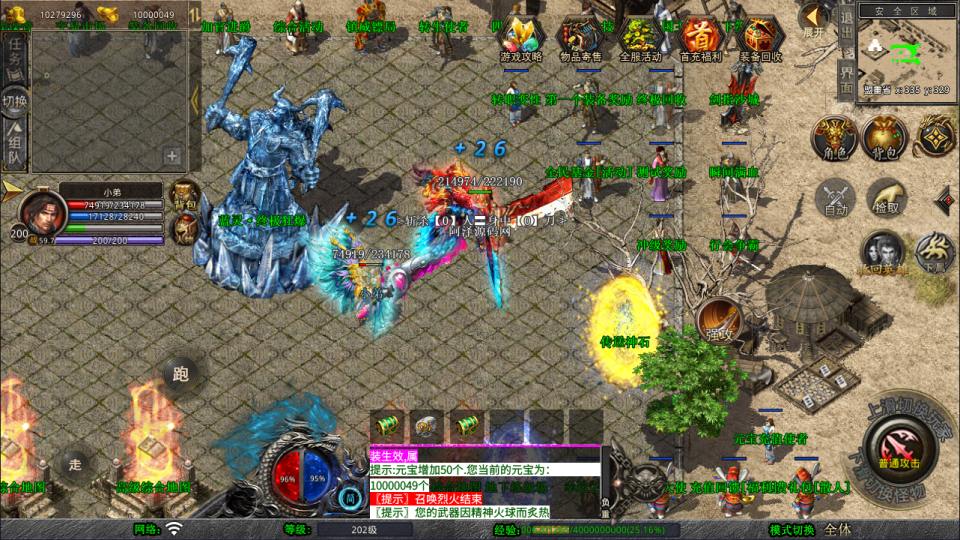960x540 pixels.
Task: Switch movement to 走 walk mode
Action: (x=73, y=462)
